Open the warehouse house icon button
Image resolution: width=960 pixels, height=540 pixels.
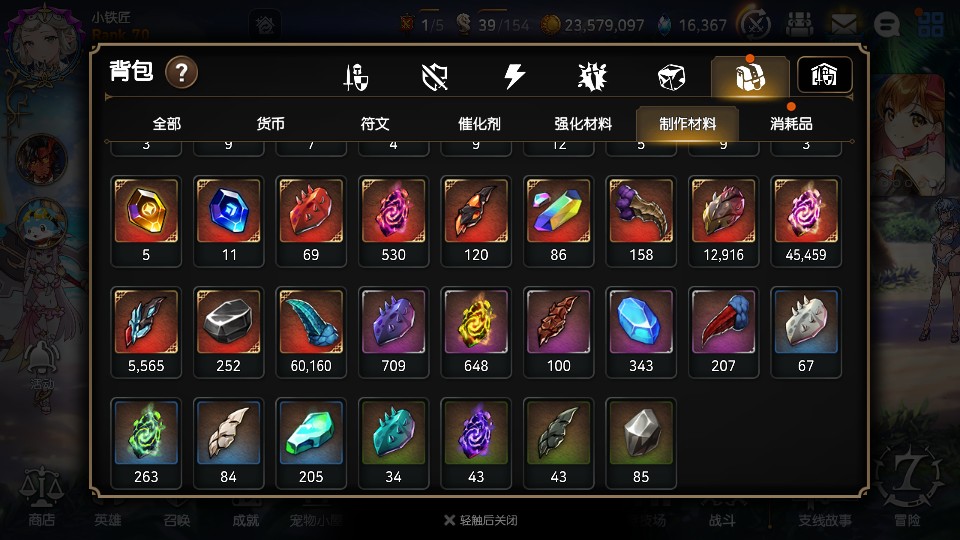(x=824, y=75)
